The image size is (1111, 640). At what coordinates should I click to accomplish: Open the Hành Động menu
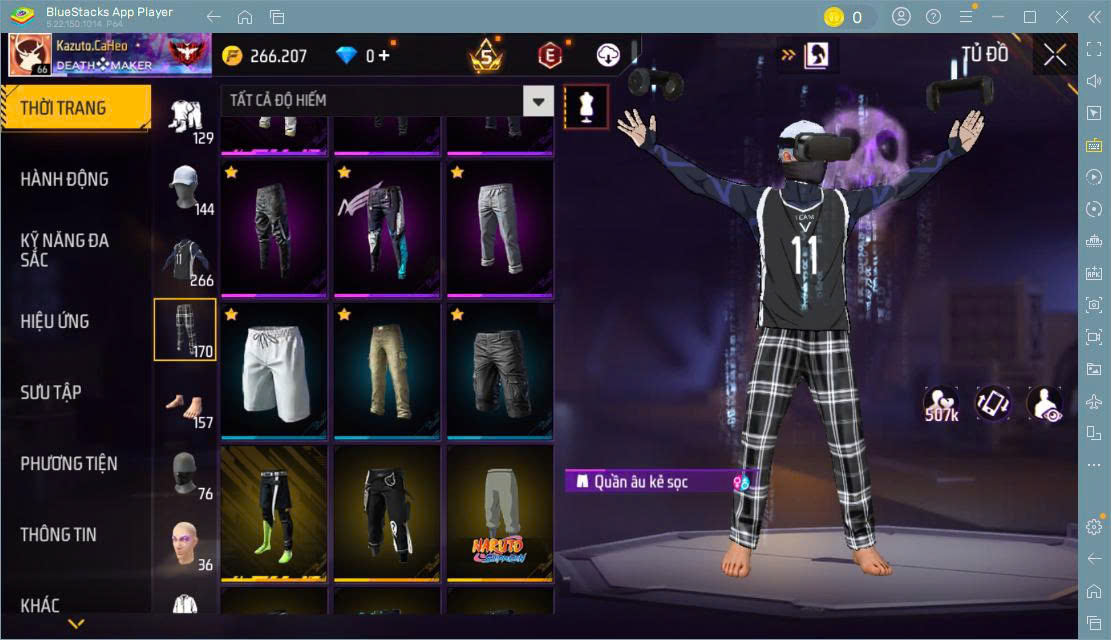point(65,179)
